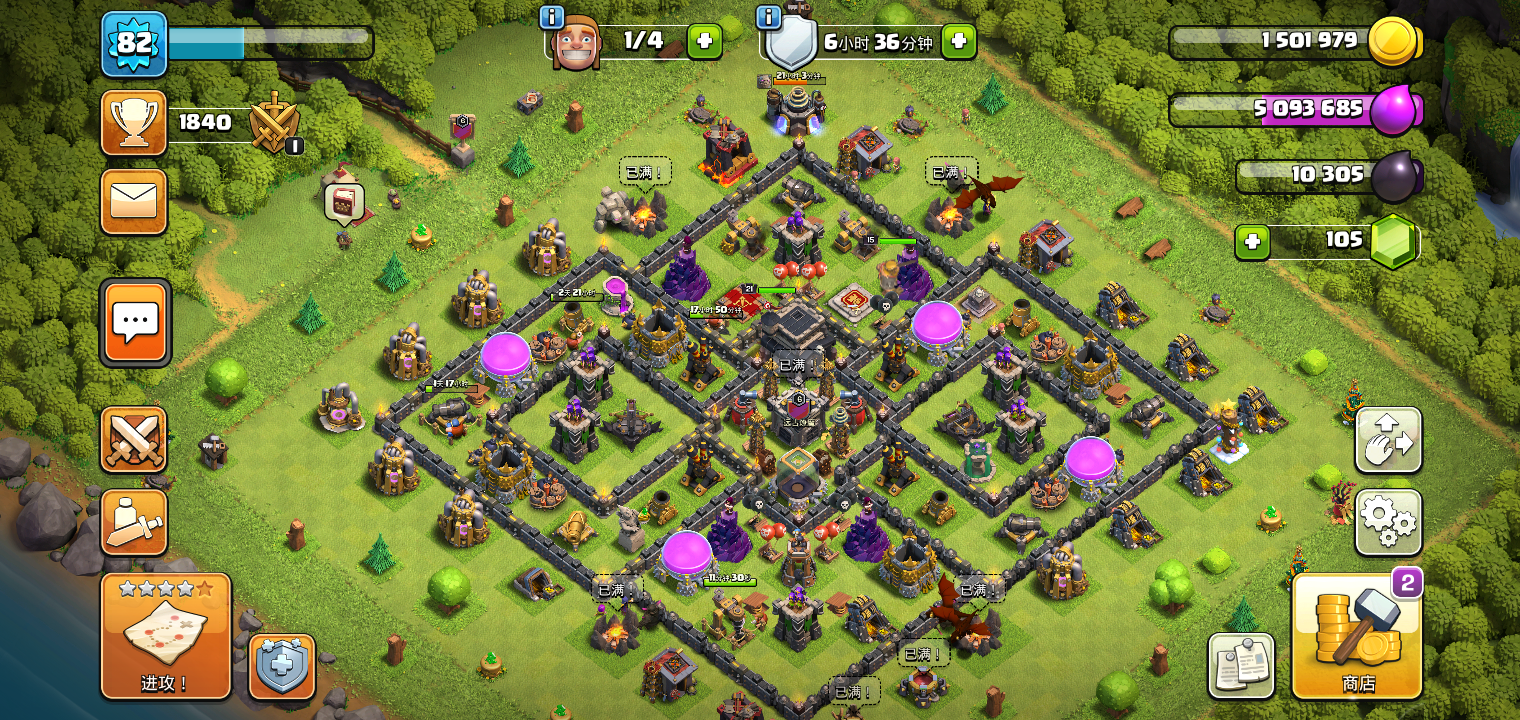Open the Attack map button
Screen dimensions: 1520x720
[x=166, y=636]
